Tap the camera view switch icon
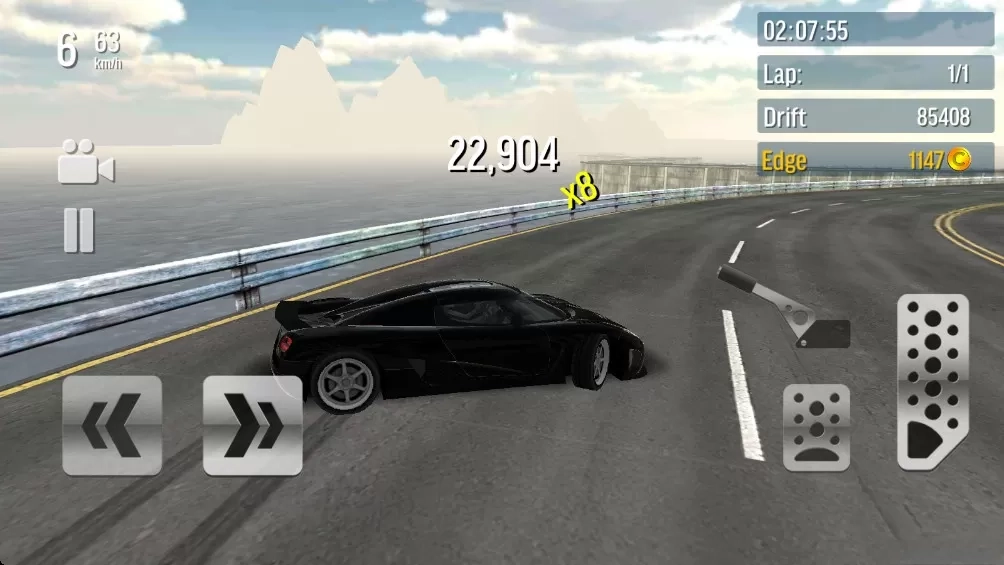This screenshot has height=565, width=1004. click(x=85, y=163)
